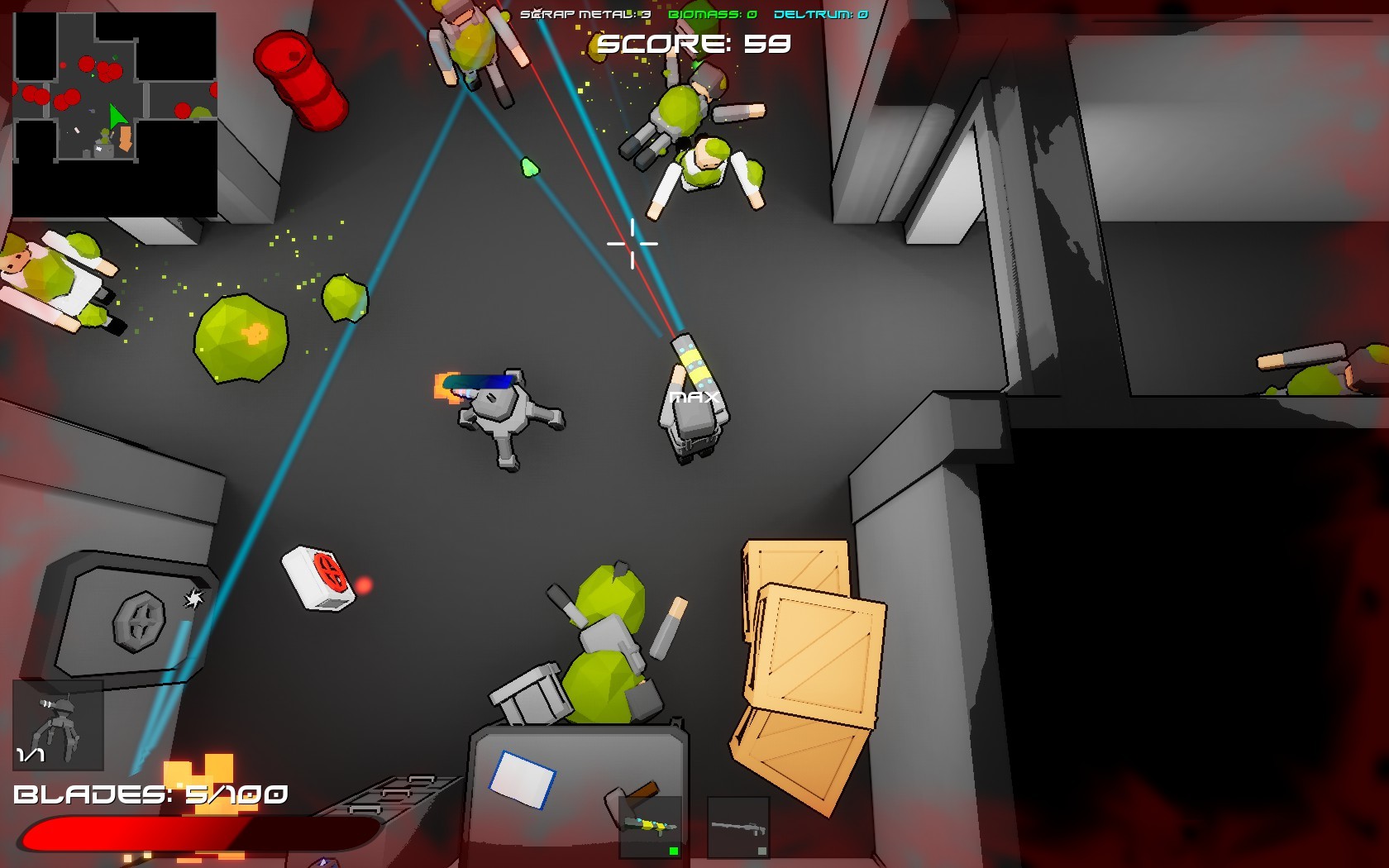This screenshot has width=1389, height=868.
Task: Click the crosshair reticle in the center
Action: pos(631,244)
